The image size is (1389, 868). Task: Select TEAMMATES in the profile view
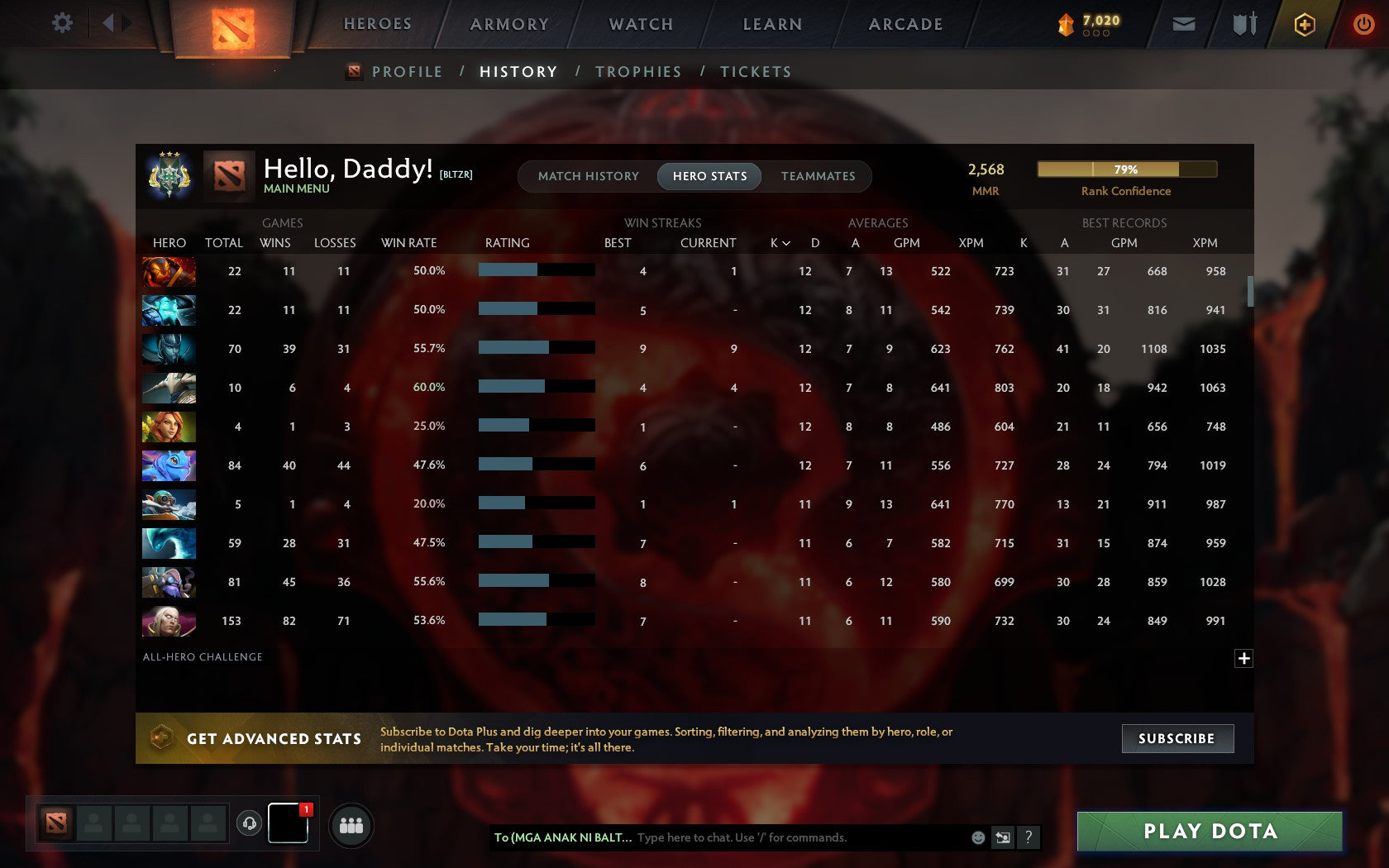[x=818, y=176]
